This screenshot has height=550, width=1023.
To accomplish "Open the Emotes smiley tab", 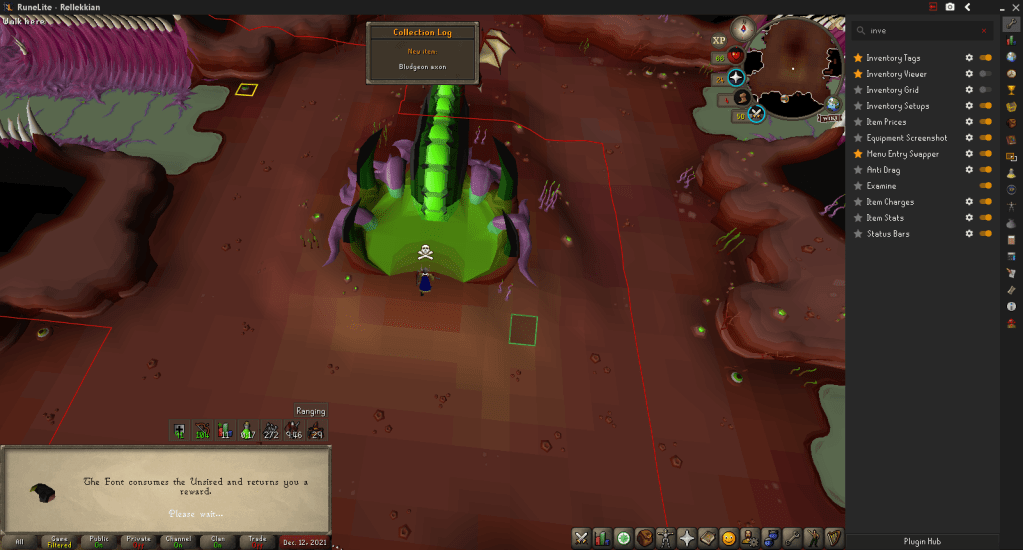I will point(728,538).
